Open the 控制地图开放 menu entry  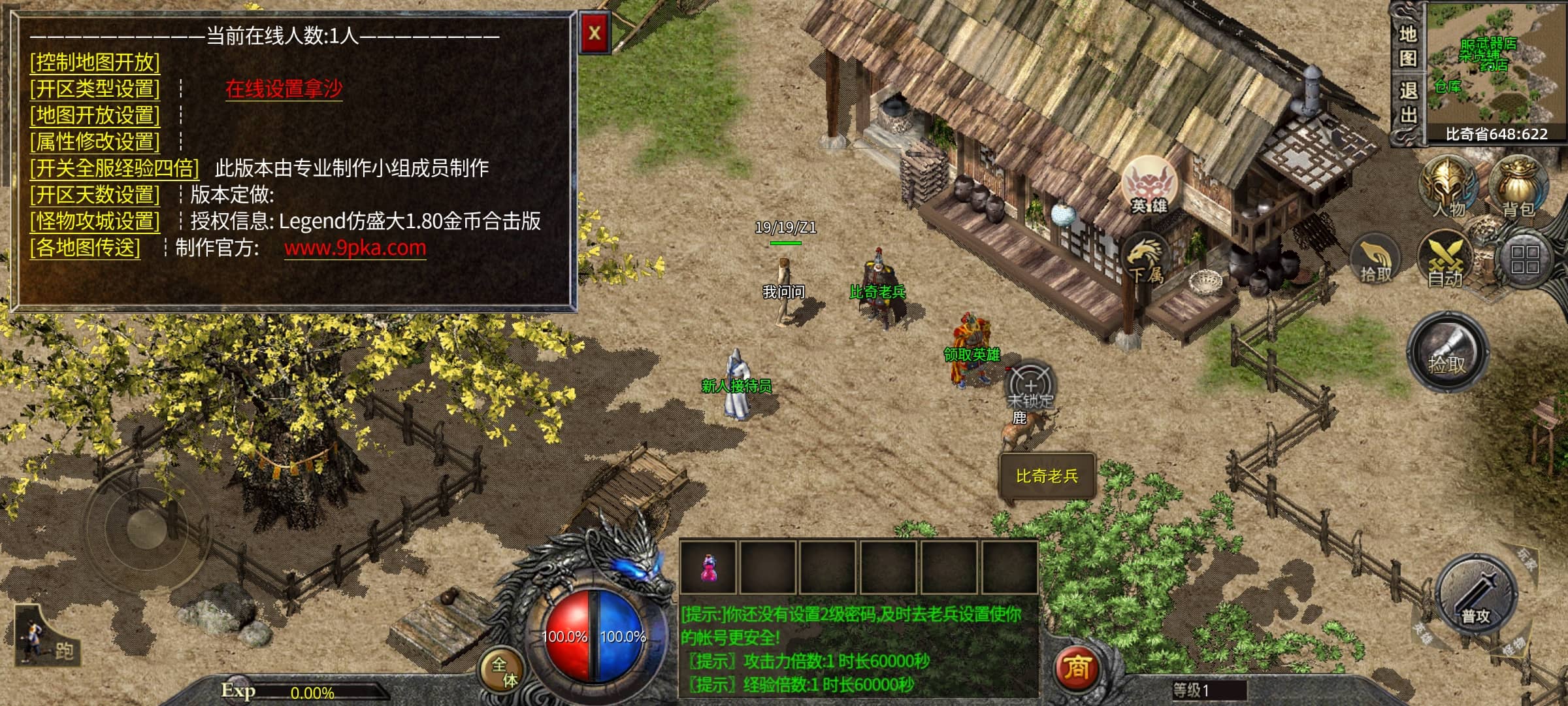pyautogui.click(x=95, y=62)
